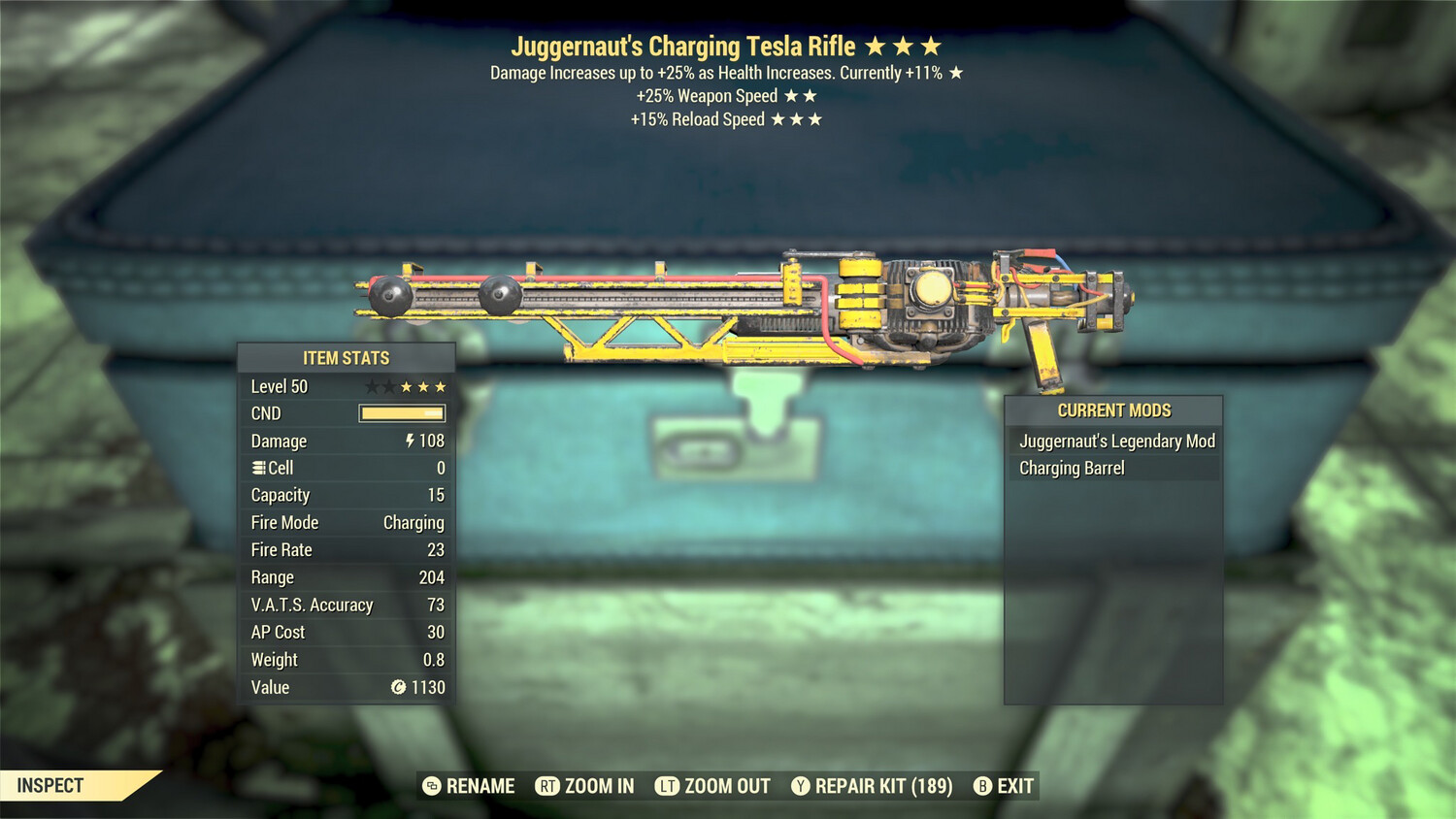Click the LT zoom out button icon
This screenshot has height=819, width=1456.
tap(668, 786)
